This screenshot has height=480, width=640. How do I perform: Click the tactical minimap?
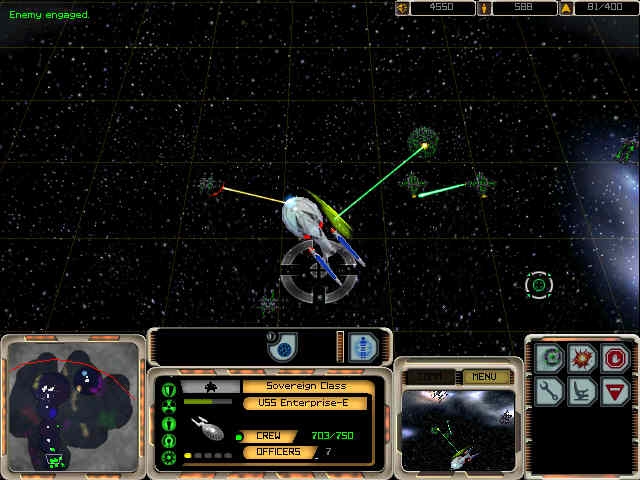(x=74, y=406)
